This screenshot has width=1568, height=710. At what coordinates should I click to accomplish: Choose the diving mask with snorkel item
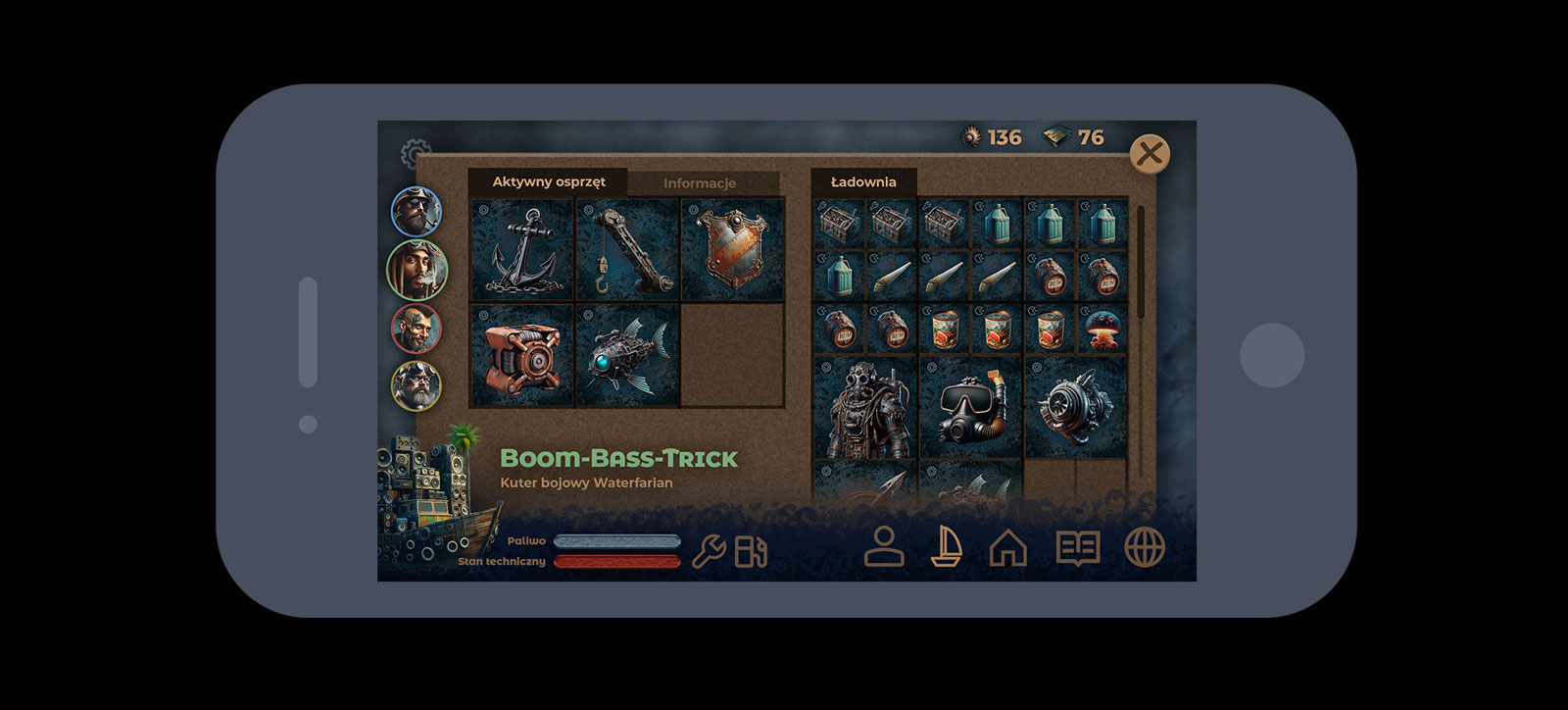pos(971,408)
